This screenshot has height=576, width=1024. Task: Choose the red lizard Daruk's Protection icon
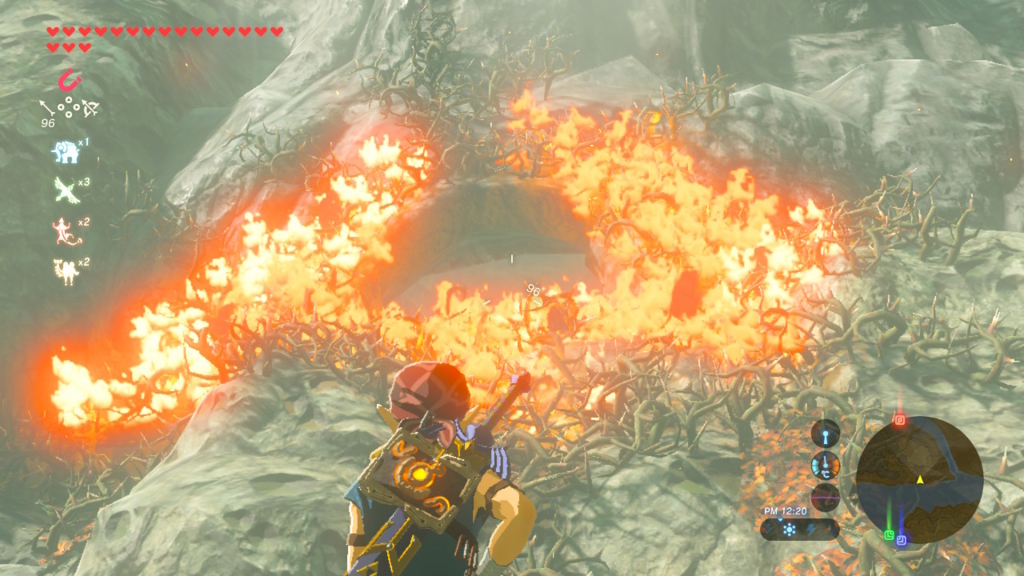(65, 229)
